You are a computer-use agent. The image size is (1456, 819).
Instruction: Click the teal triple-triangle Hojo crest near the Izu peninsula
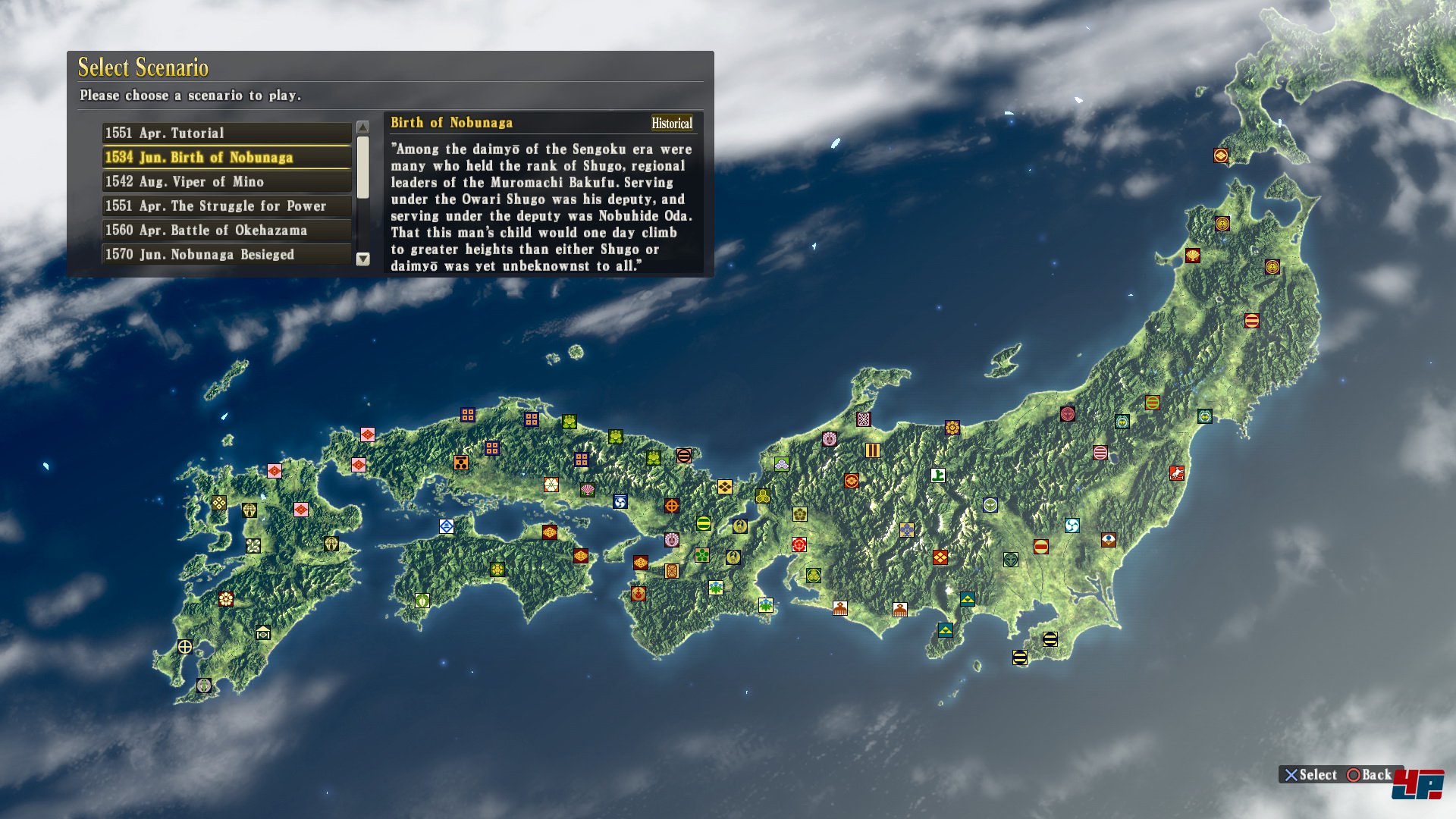point(946,630)
